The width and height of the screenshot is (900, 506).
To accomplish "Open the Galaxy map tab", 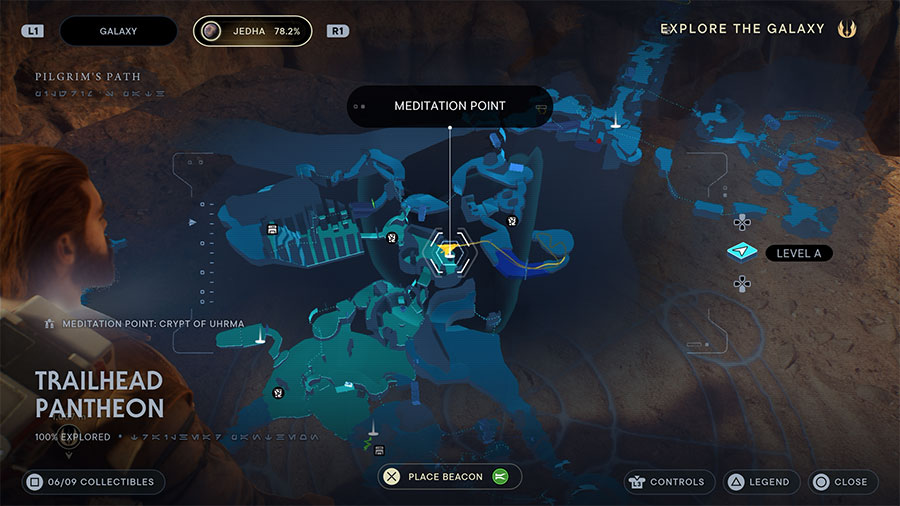I will point(118,31).
